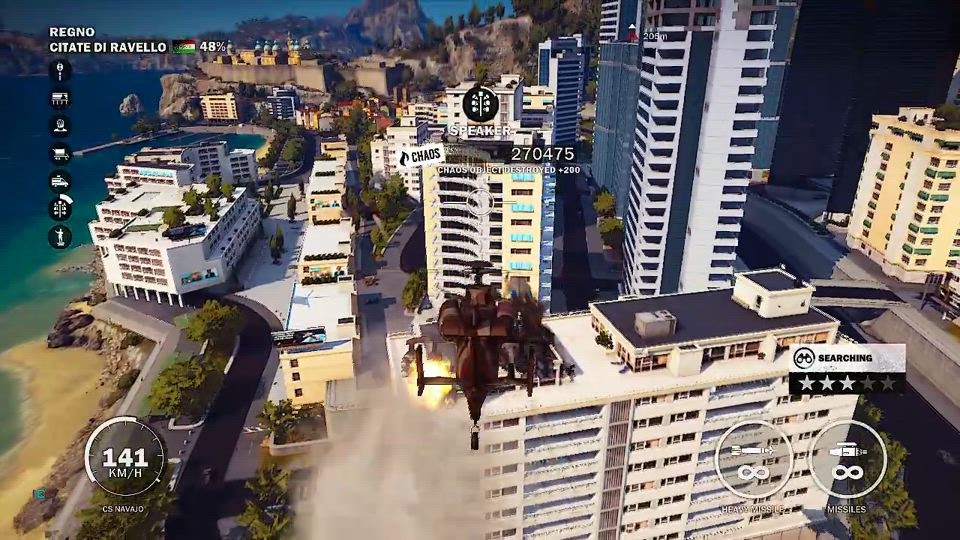Click the red waypoint marker showing distance
This screenshot has width=960, height=540.
tap(632, 35)
